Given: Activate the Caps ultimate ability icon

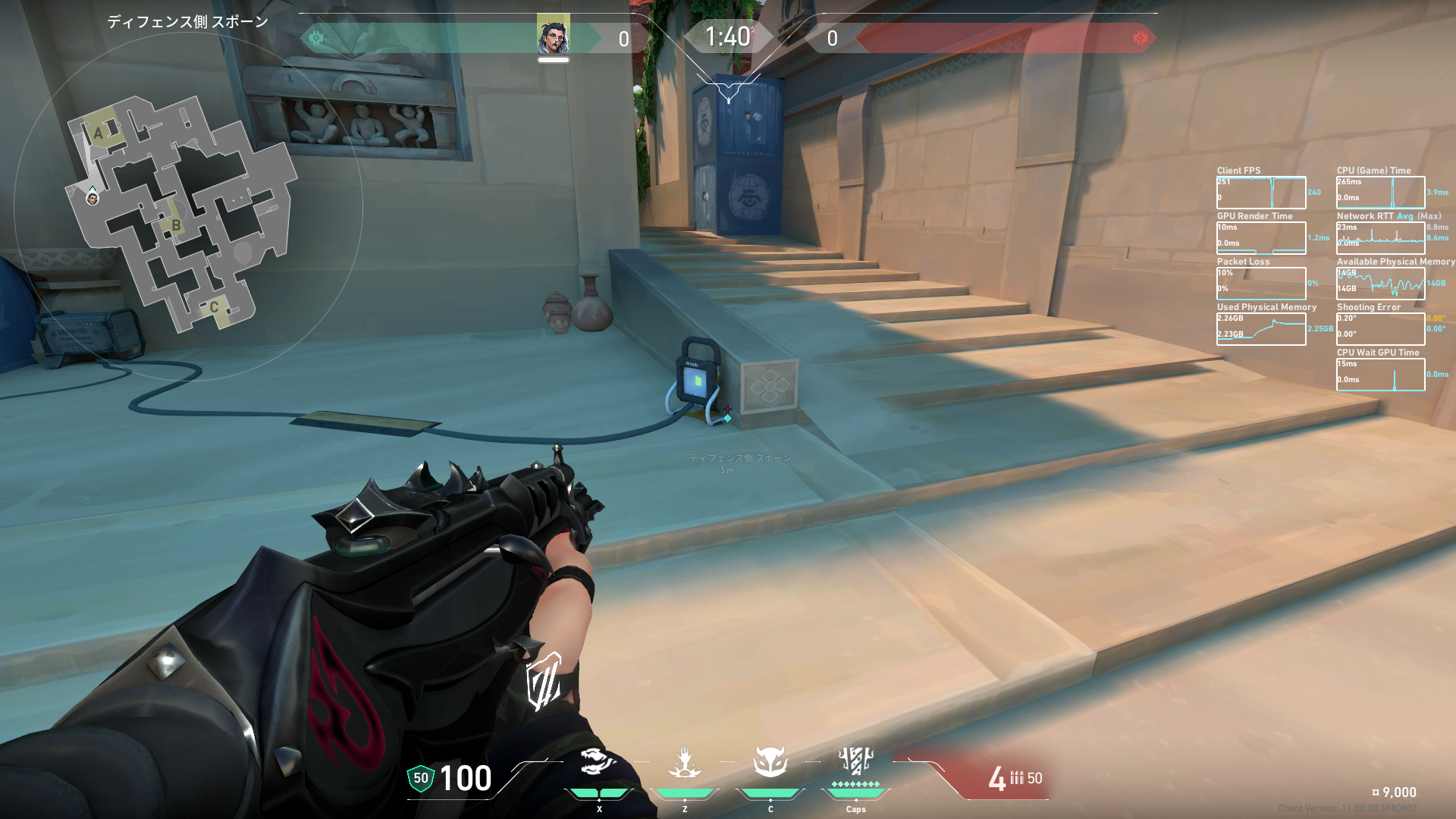Looking at the screenshot, I should point(855,761).
